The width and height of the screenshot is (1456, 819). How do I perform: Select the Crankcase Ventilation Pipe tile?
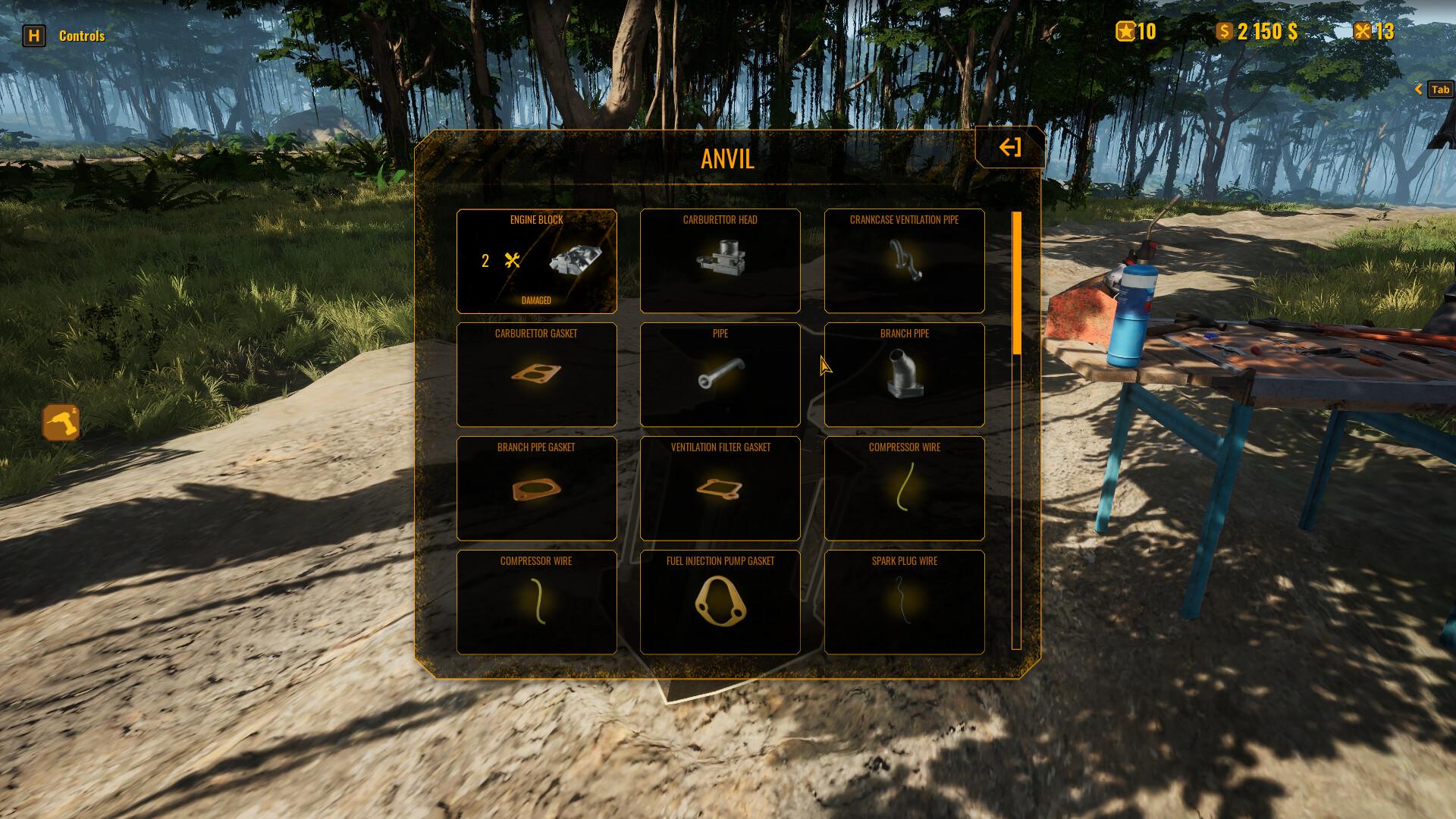pyautogui.click(x=904, y=261)
